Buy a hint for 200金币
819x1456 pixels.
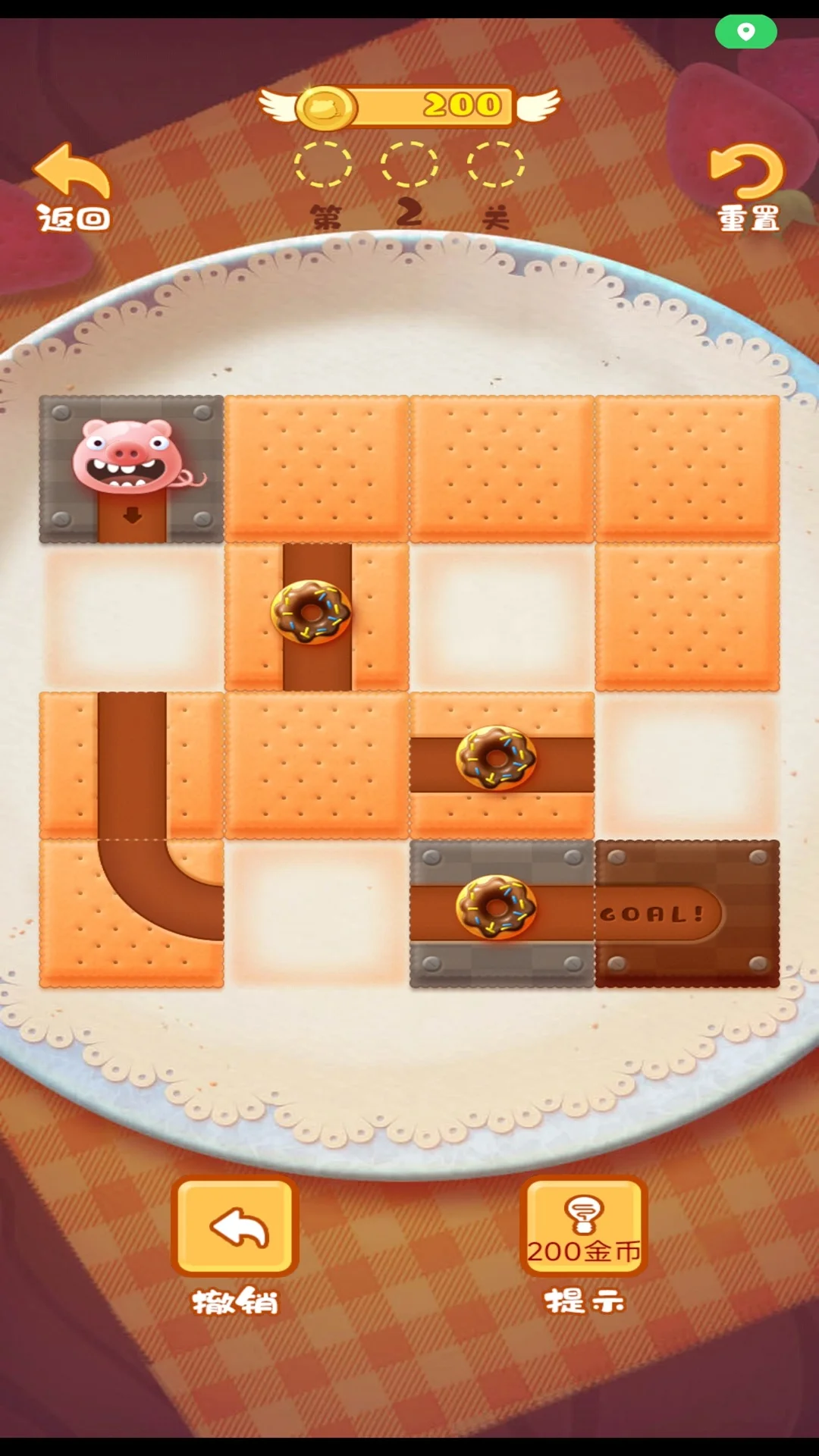583,1227
